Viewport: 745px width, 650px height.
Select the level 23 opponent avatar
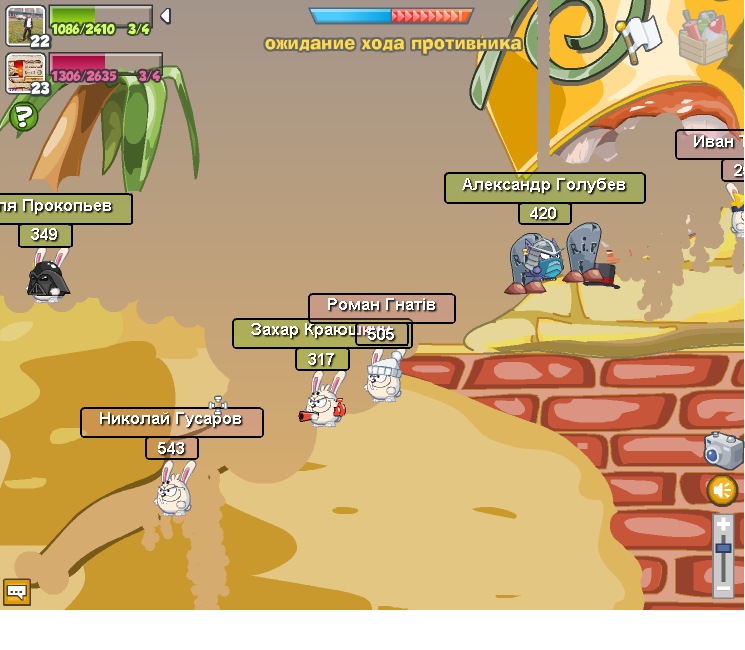[x=25, y=74]
